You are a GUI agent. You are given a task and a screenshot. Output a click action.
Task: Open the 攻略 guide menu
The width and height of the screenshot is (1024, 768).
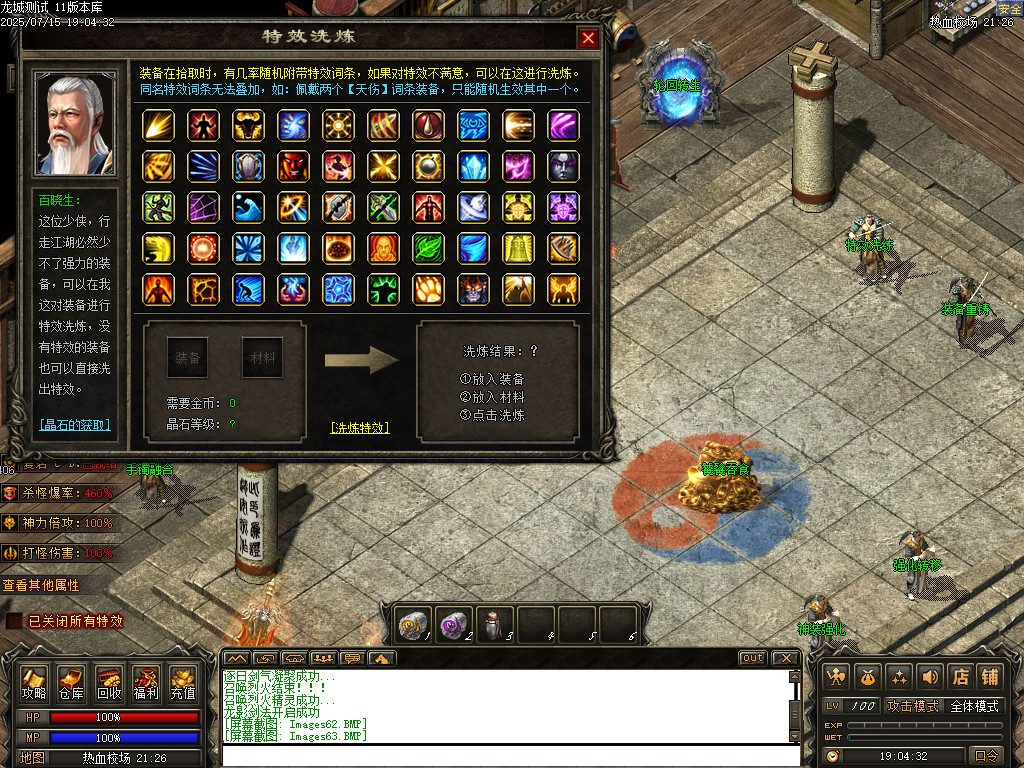34,682
